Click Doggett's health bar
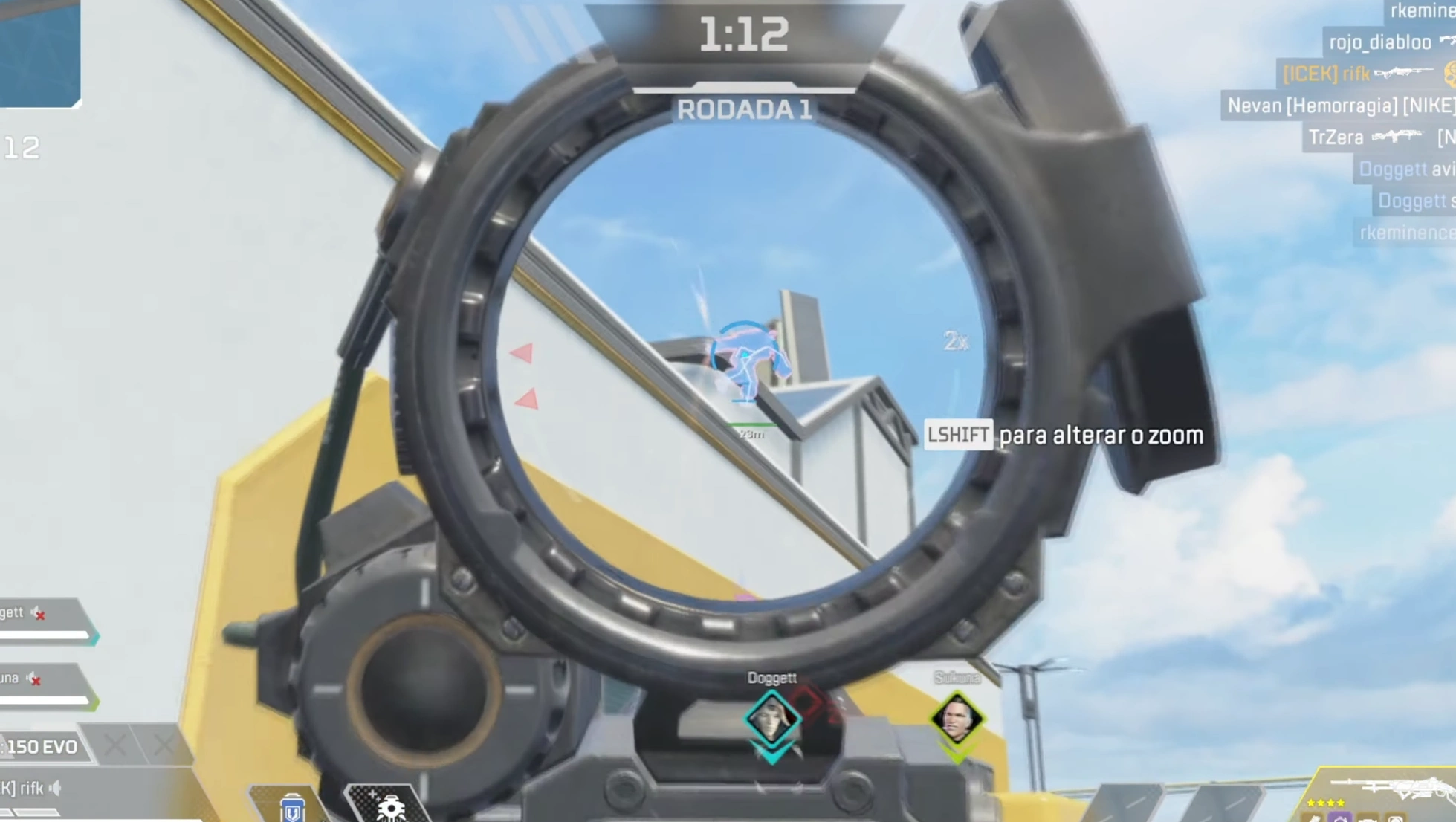Image resolution: width=1456 pixels, height=822 pixels. click(x=45, y=635)
